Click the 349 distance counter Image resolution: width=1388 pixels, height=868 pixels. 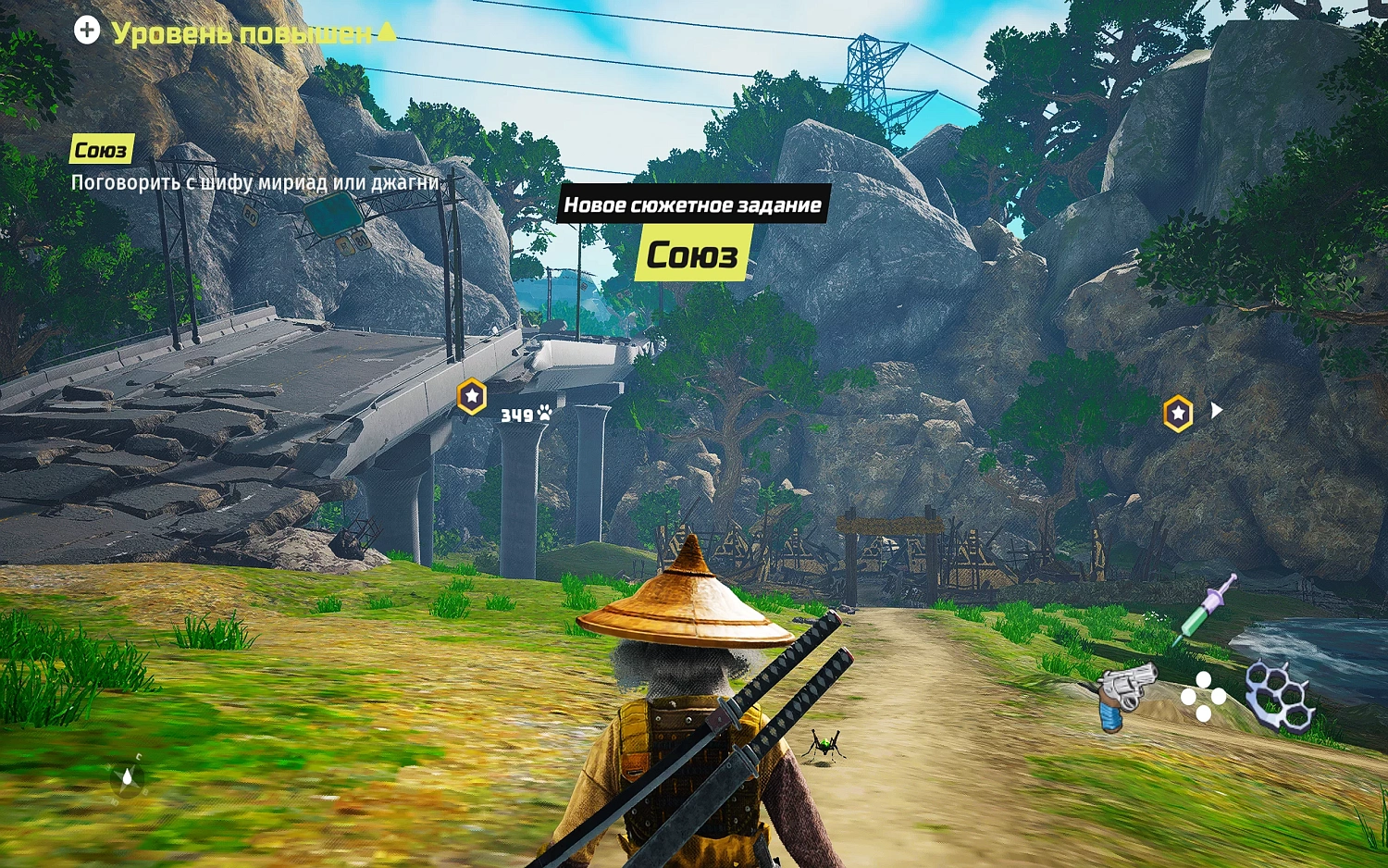pyautogui.click(x=516, y=414)
